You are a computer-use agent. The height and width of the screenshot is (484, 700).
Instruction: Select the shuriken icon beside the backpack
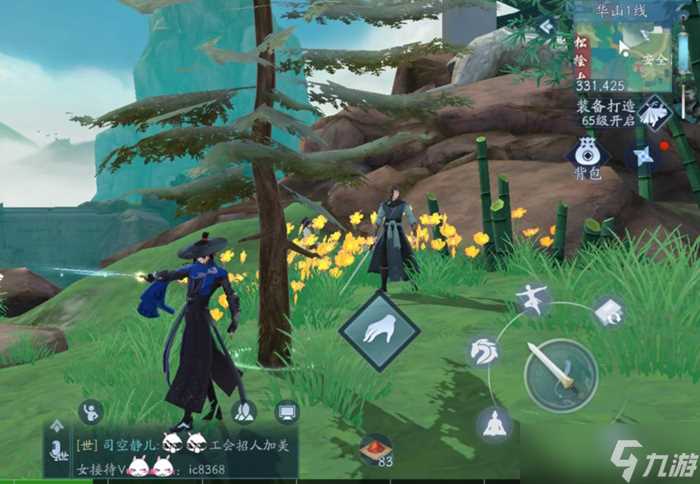coord(643,155)
